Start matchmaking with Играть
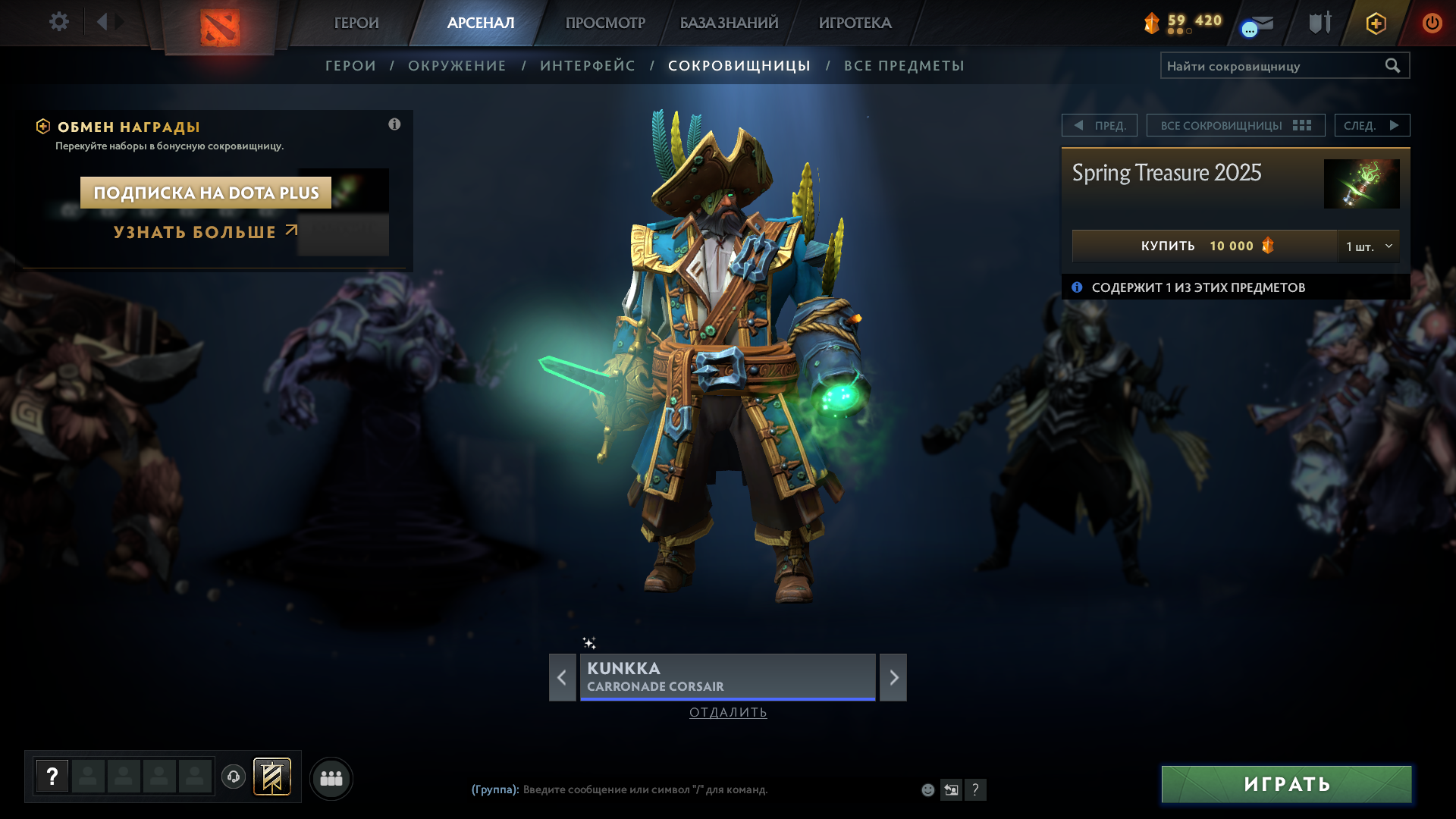This screenshot has width=1456, height=819. coord(1286,784)
